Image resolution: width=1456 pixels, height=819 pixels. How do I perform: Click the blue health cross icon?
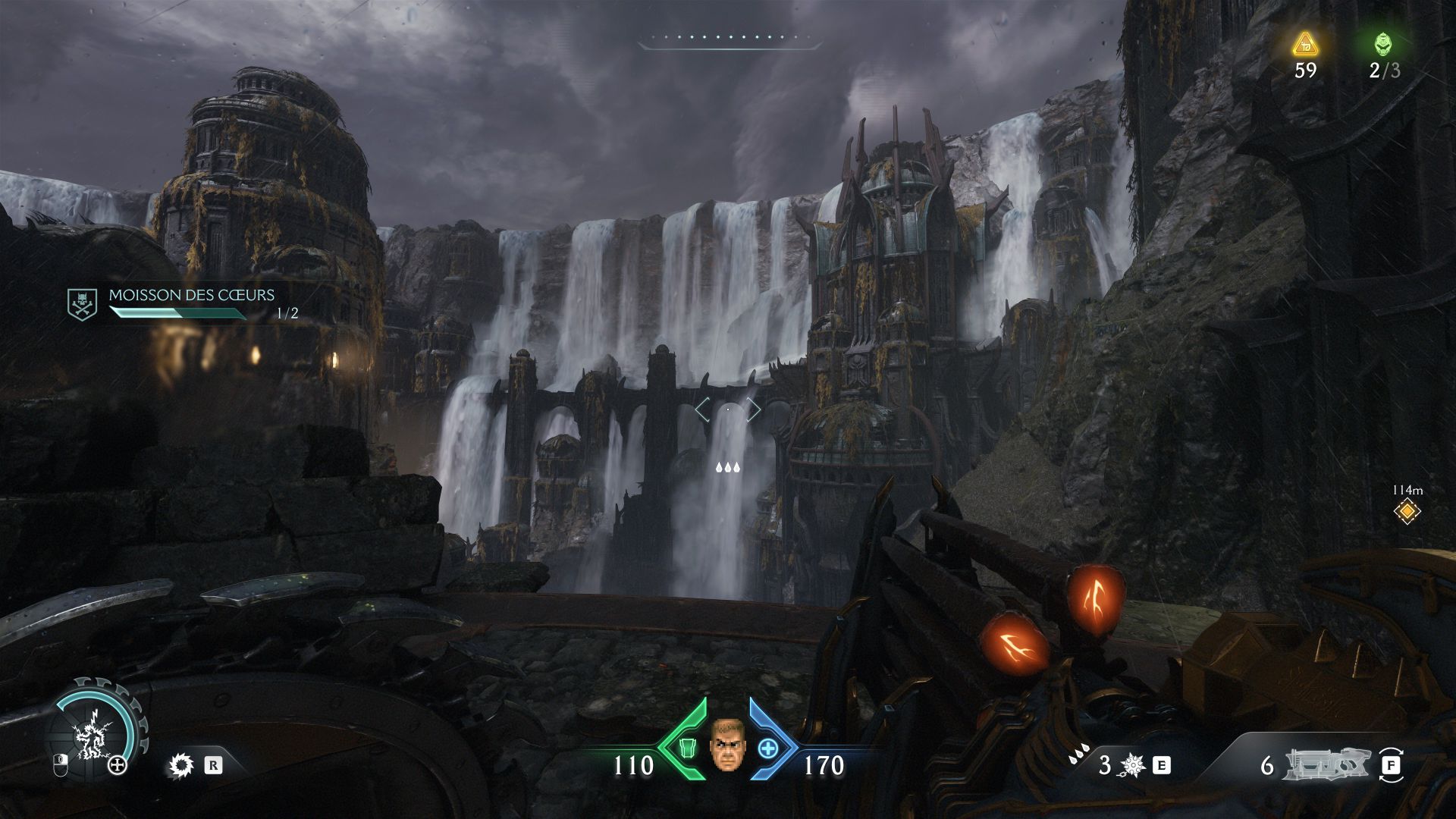[767, 748]
